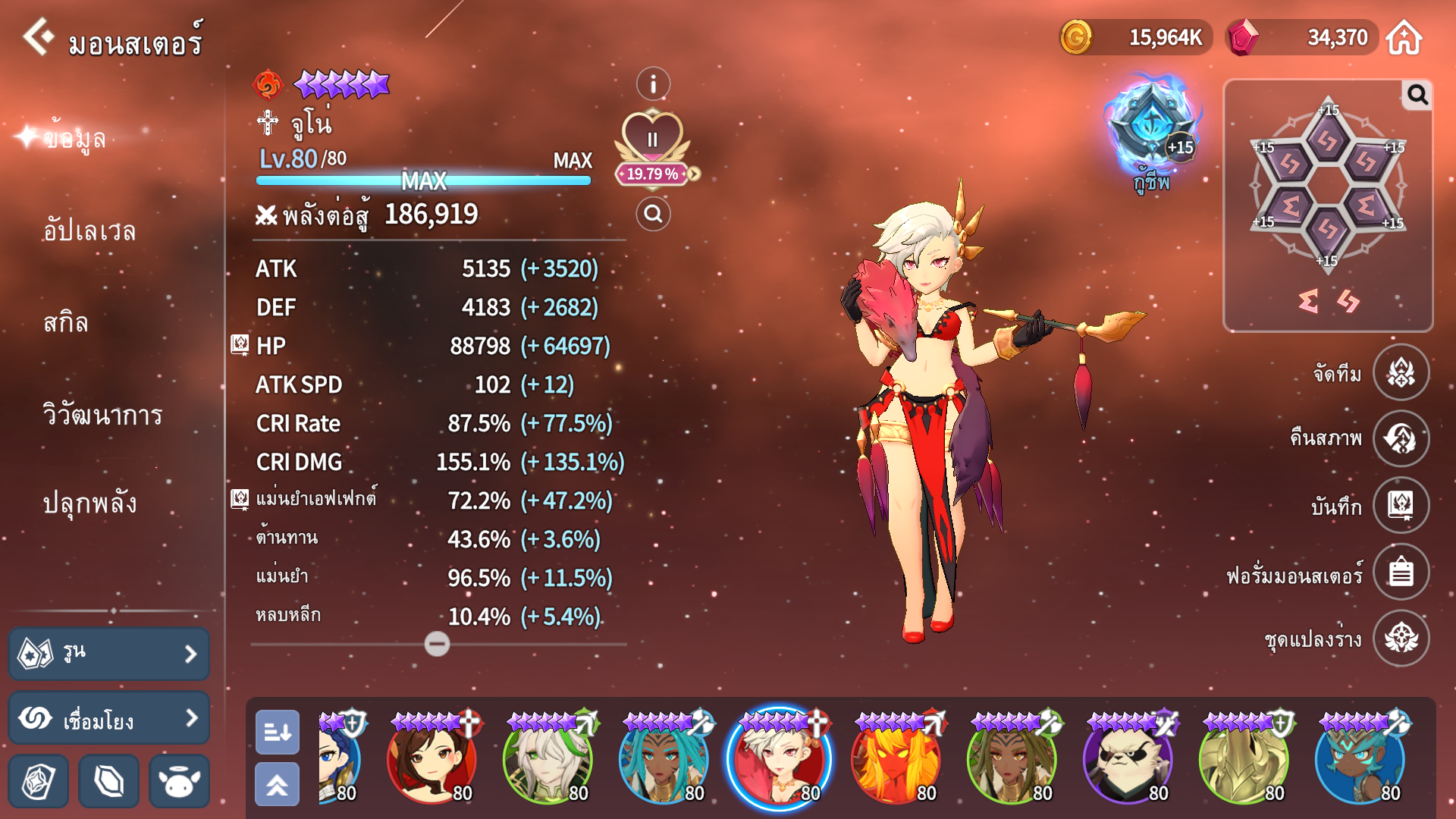
Task: Open the บันทึก record book
Action: coord(1401,505)
